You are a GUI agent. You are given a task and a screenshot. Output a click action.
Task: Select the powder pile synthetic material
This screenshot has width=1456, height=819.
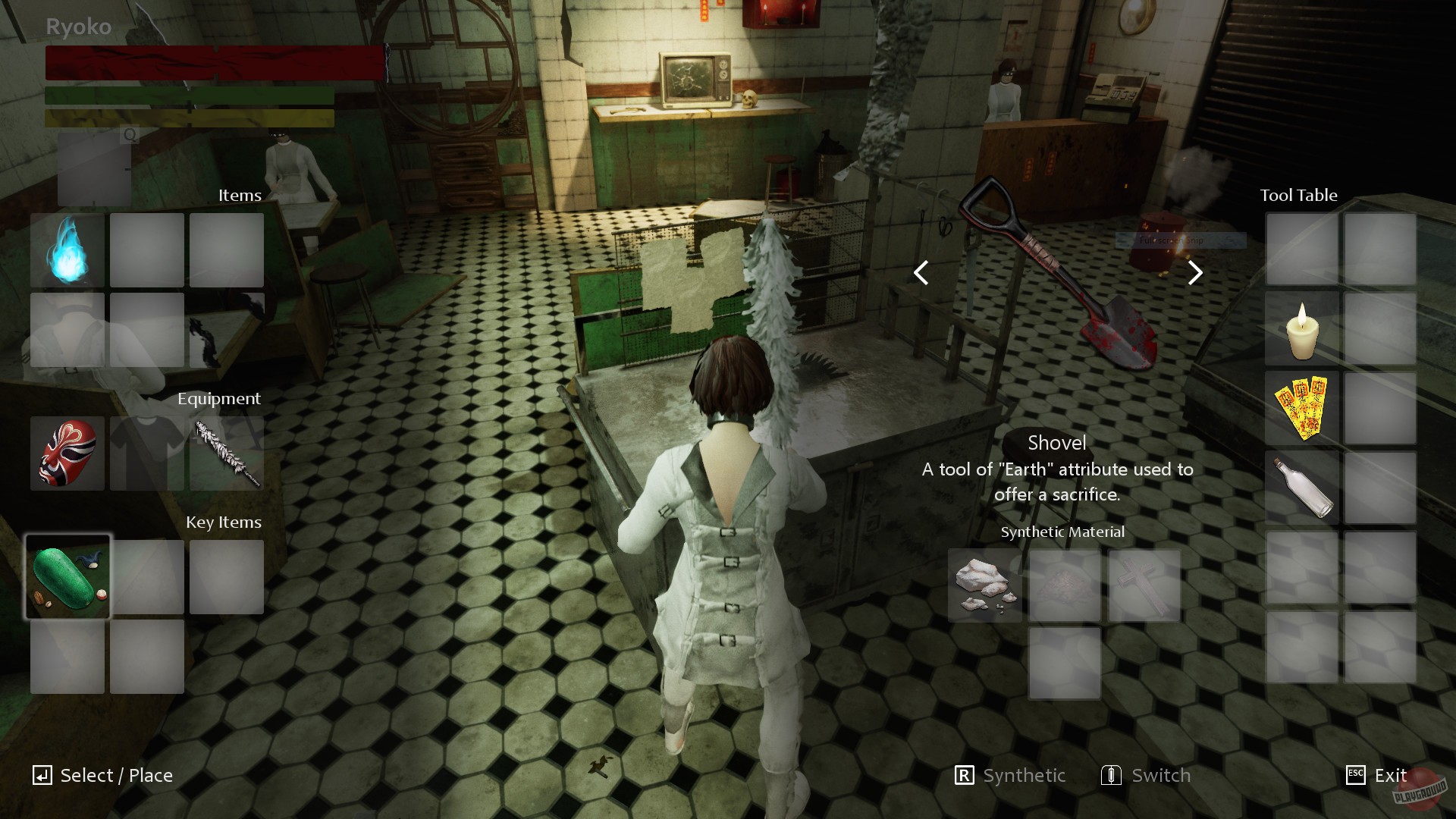click(x=1064, y=586)
